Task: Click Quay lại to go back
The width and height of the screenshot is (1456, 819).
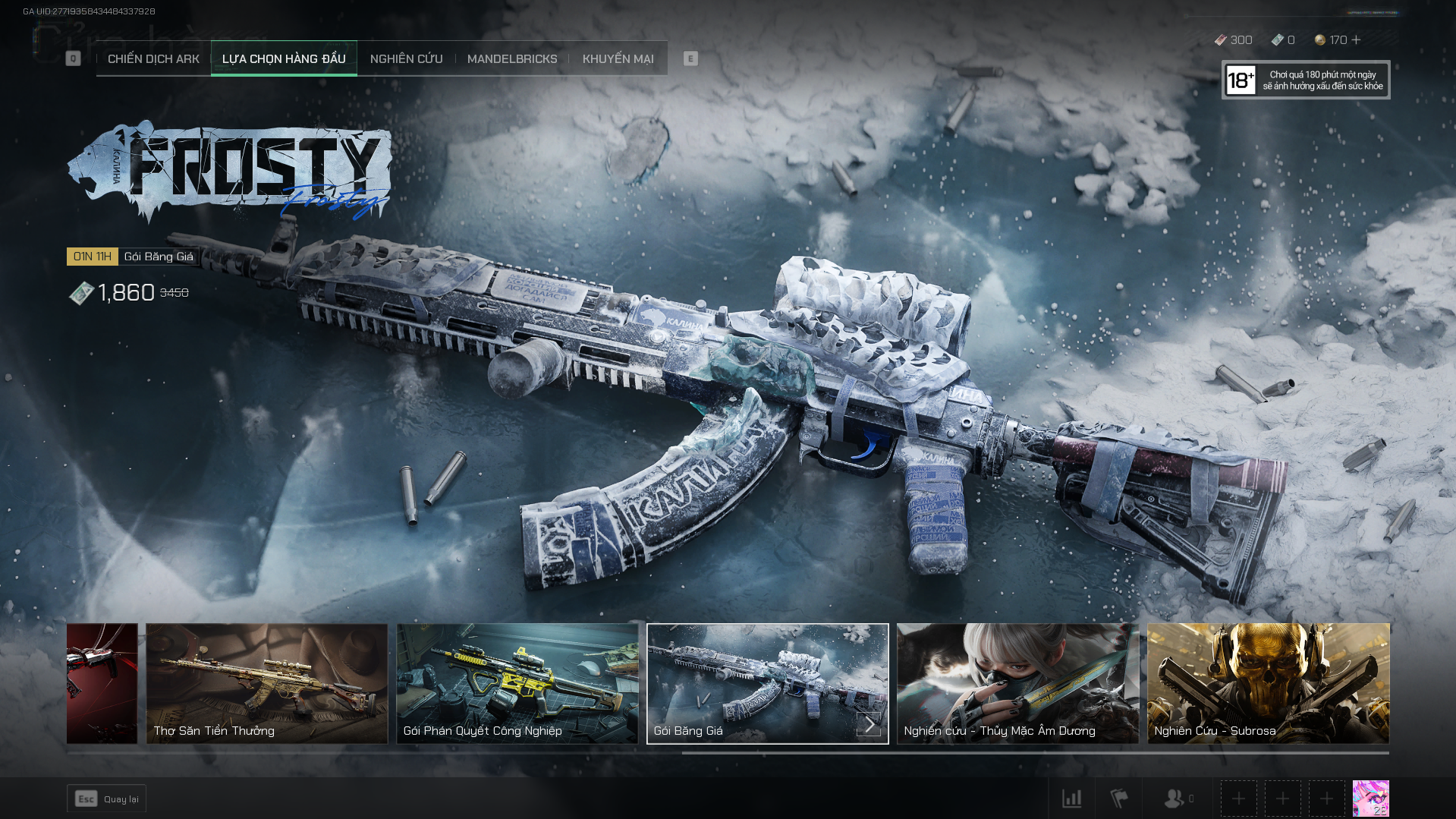Action: (106, 799)
